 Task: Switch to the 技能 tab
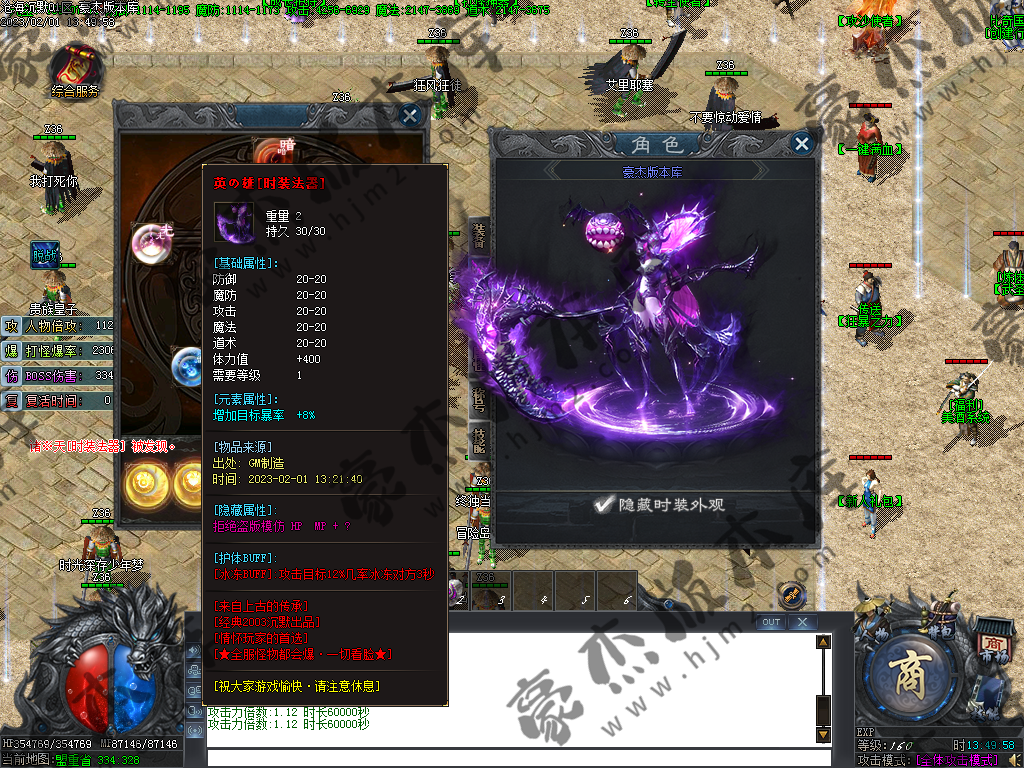pos(479,439)
